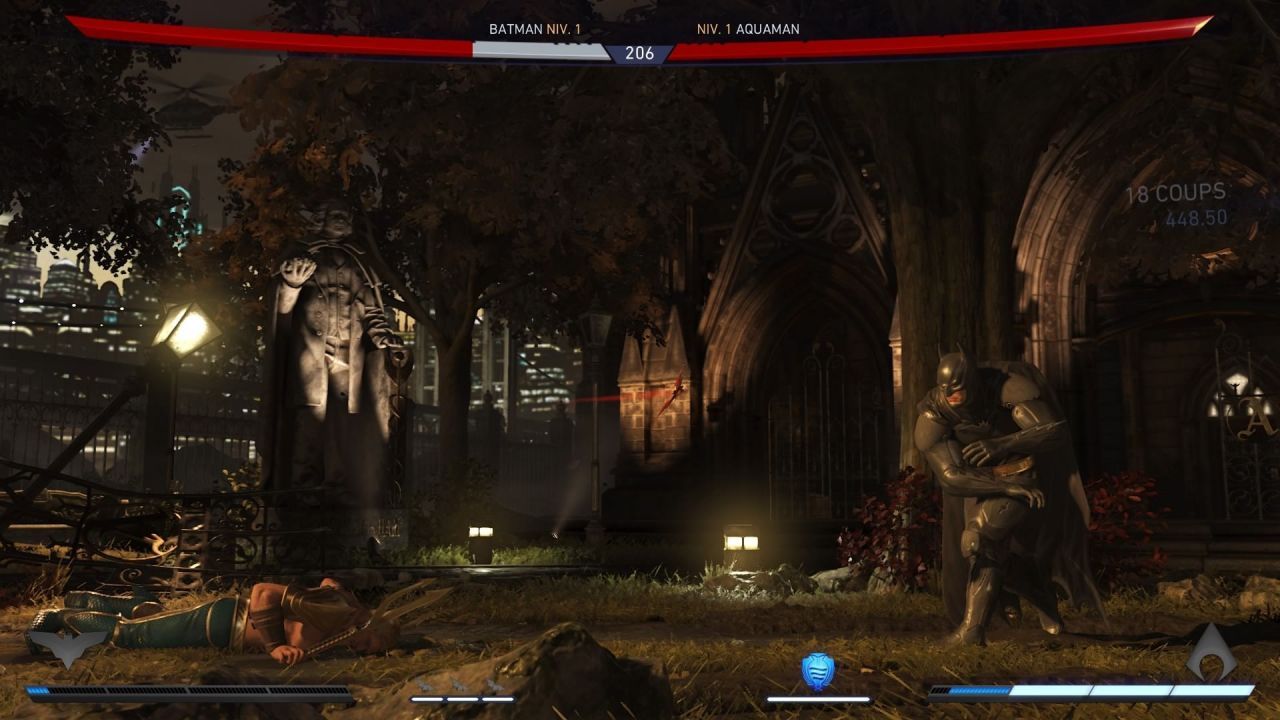This screenshot has height=720, width=1280.
Task: Select Batman's mechanical bats trait indicator
Action: 462,686
